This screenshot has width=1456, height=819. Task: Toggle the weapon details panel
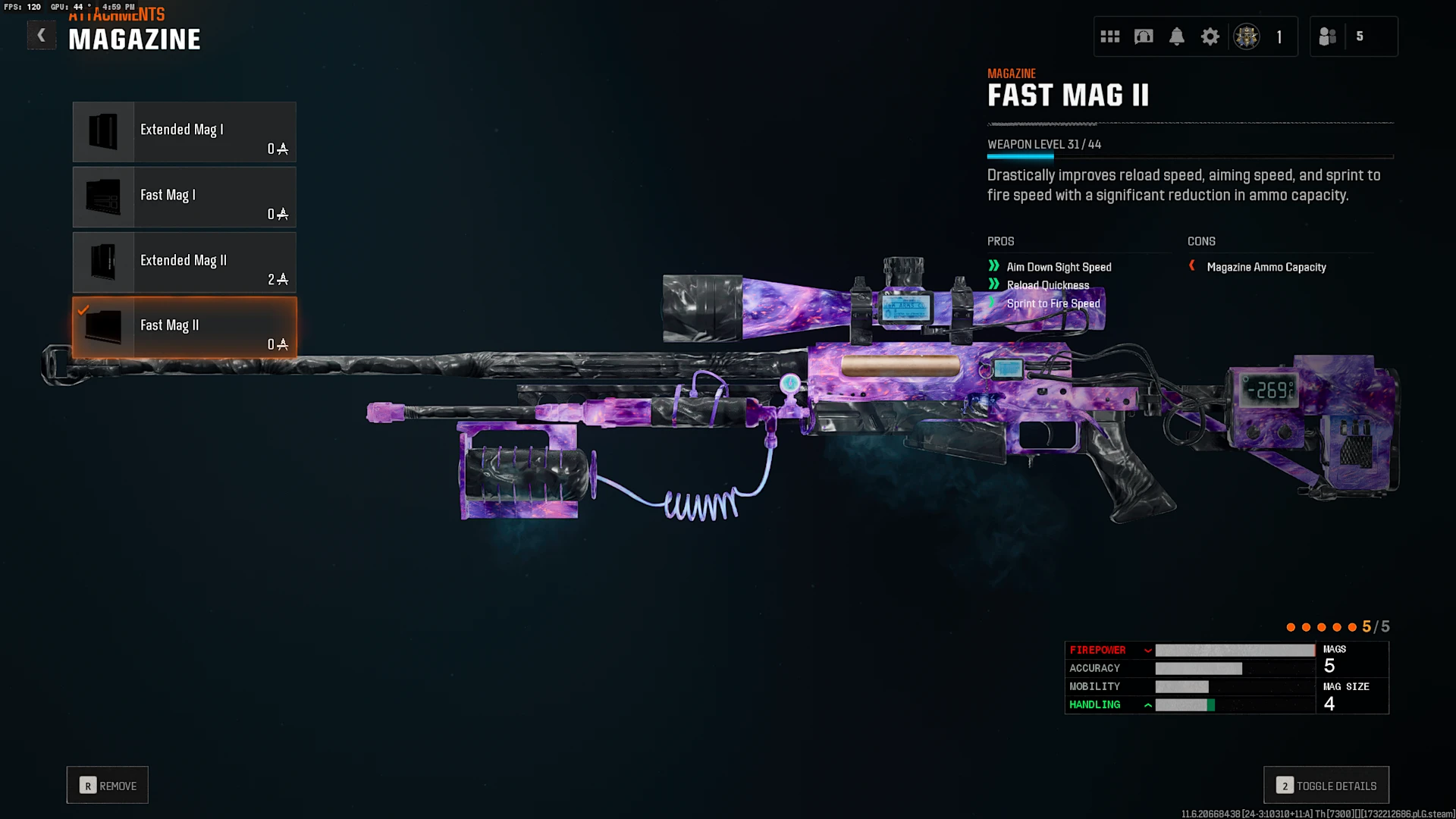pos(1326,786)
